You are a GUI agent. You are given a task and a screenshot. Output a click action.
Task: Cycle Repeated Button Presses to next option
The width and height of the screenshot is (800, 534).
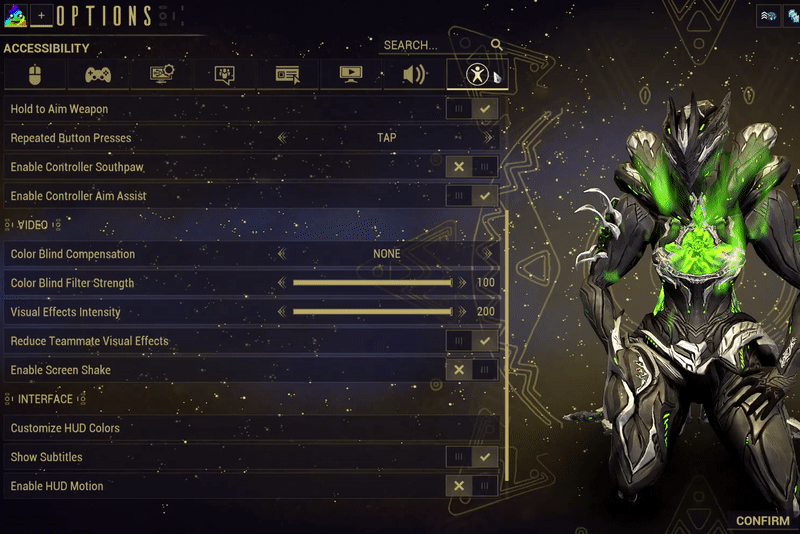[488, 138]
